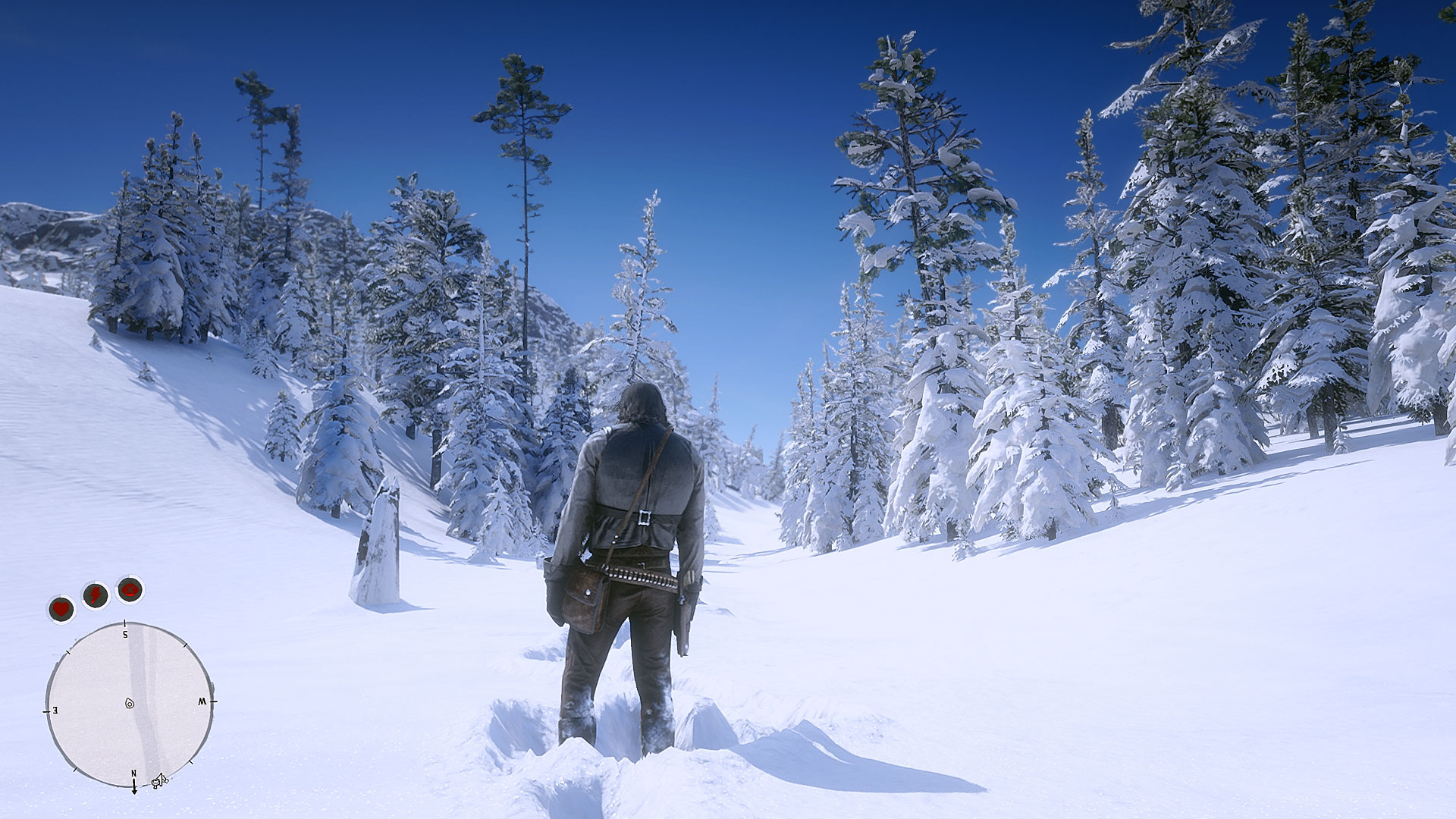Click the stamina core lightning bolt icon
This screenshot has width=1456, height=819.
[96, 595]
